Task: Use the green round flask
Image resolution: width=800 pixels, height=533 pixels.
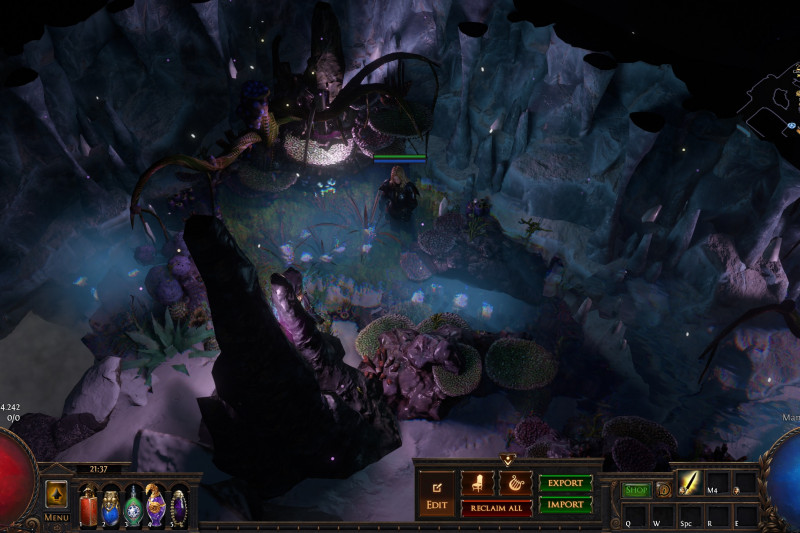Action: click(x=133, y=505)
